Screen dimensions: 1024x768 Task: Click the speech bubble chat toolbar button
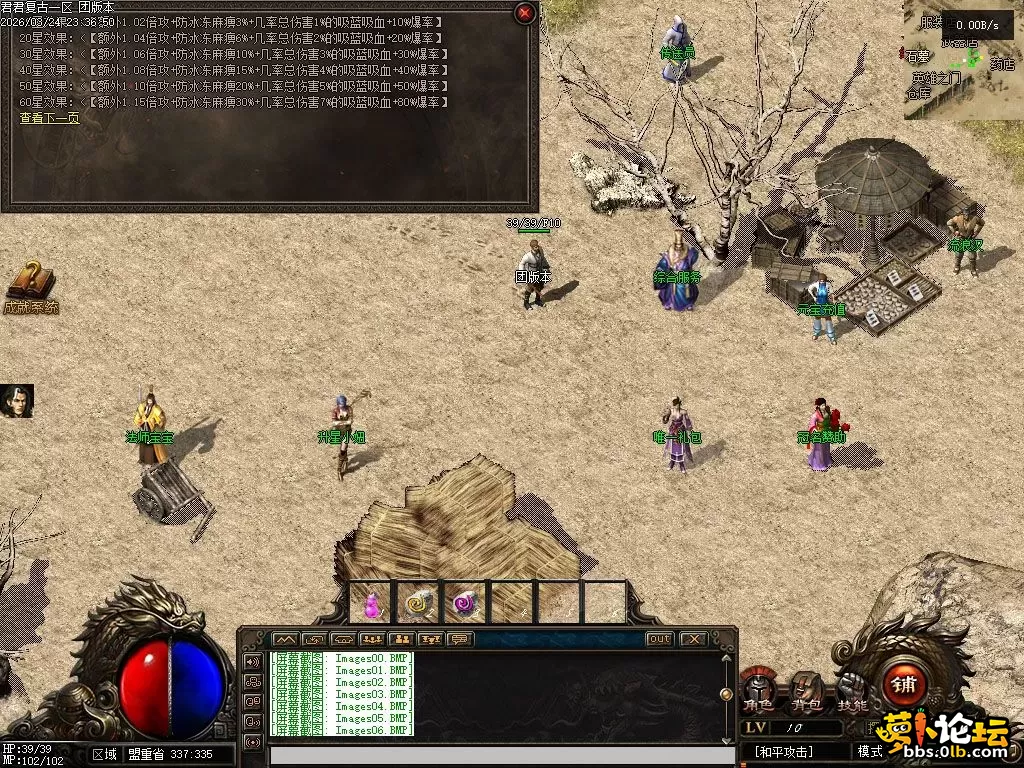pyautogui.click(x=461, y=639)
